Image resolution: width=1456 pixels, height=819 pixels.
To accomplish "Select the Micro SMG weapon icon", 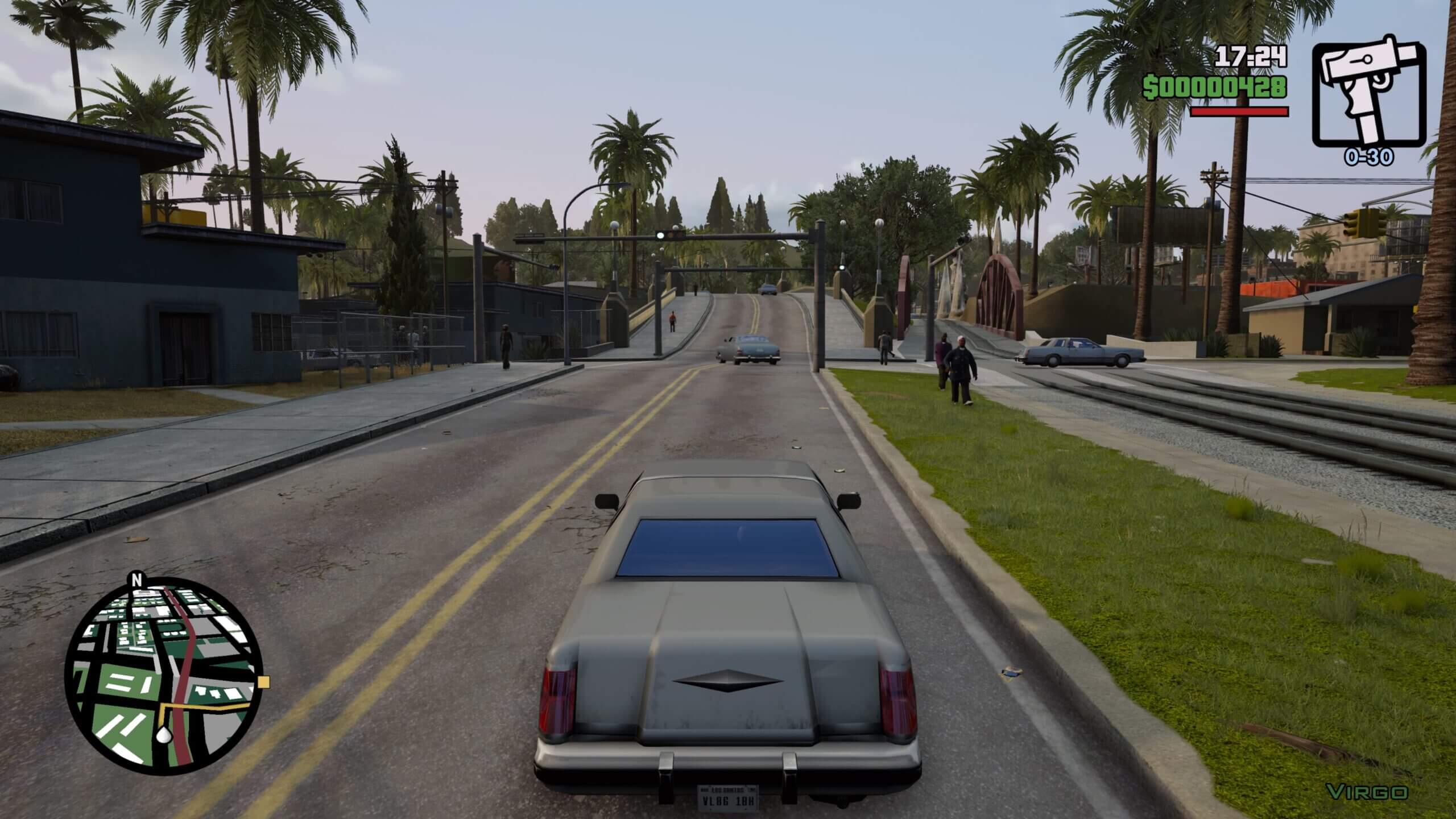I will 1368,96.
